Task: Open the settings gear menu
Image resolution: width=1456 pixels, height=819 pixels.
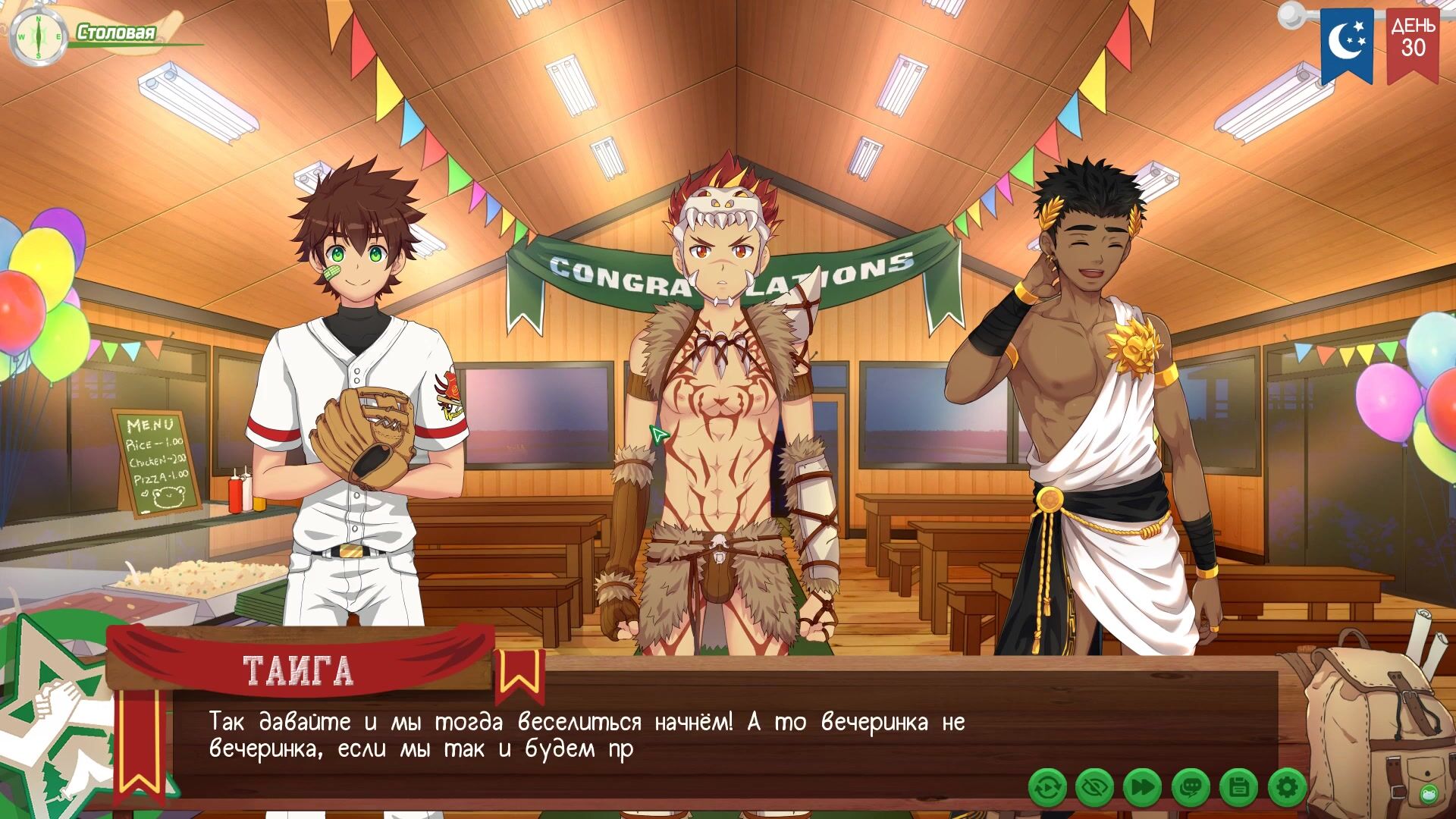Action: (x=1287, y=789)
